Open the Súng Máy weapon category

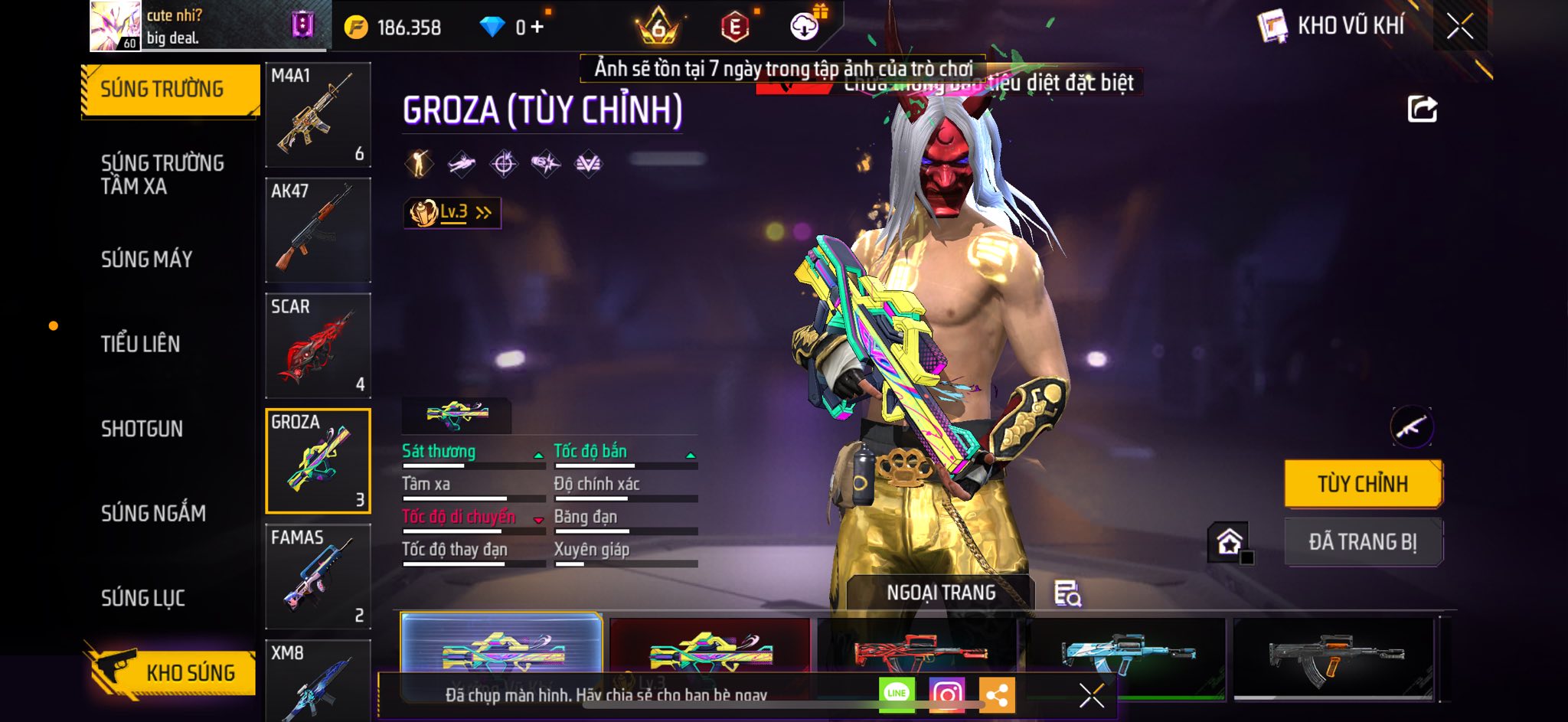pyautogui.click(x=147, y=260)
